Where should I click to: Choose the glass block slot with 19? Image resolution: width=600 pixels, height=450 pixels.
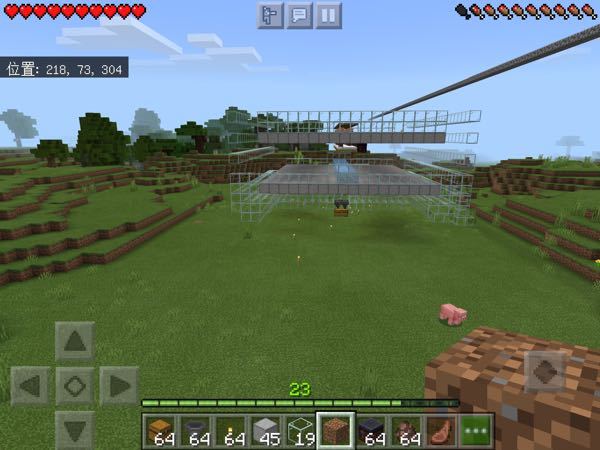point(300,431)
